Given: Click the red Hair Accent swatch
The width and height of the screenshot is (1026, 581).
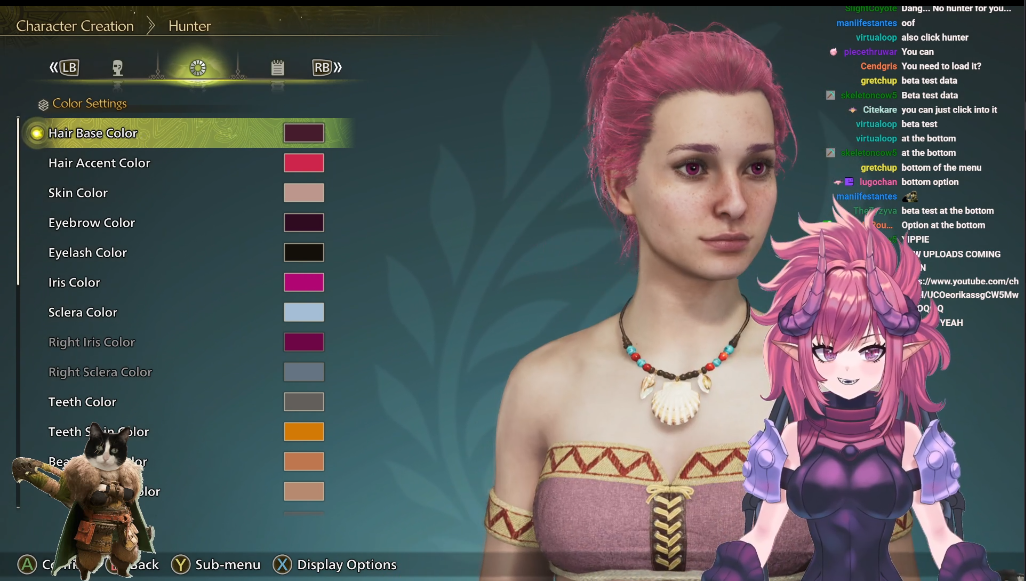Looking at the screenshot, I should tap(304, 163).
